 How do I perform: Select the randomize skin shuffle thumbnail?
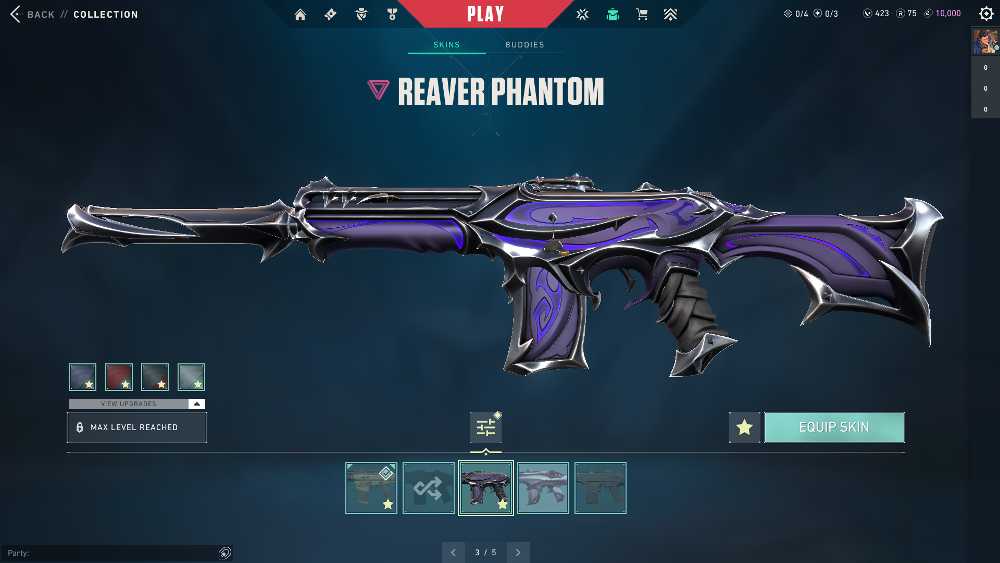[429, 488]
